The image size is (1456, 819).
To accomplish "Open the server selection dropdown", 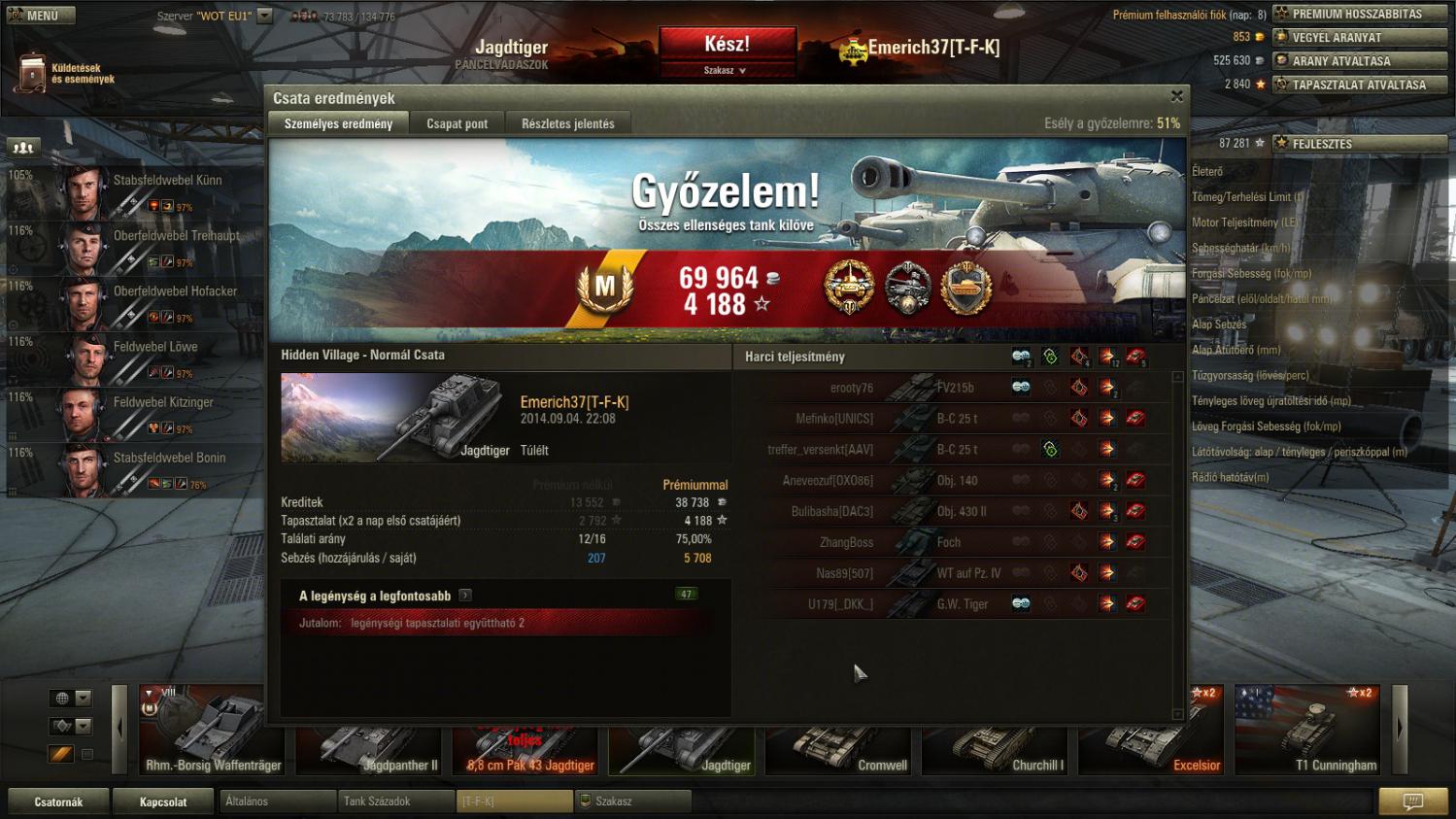I will [x=264, y=16].
